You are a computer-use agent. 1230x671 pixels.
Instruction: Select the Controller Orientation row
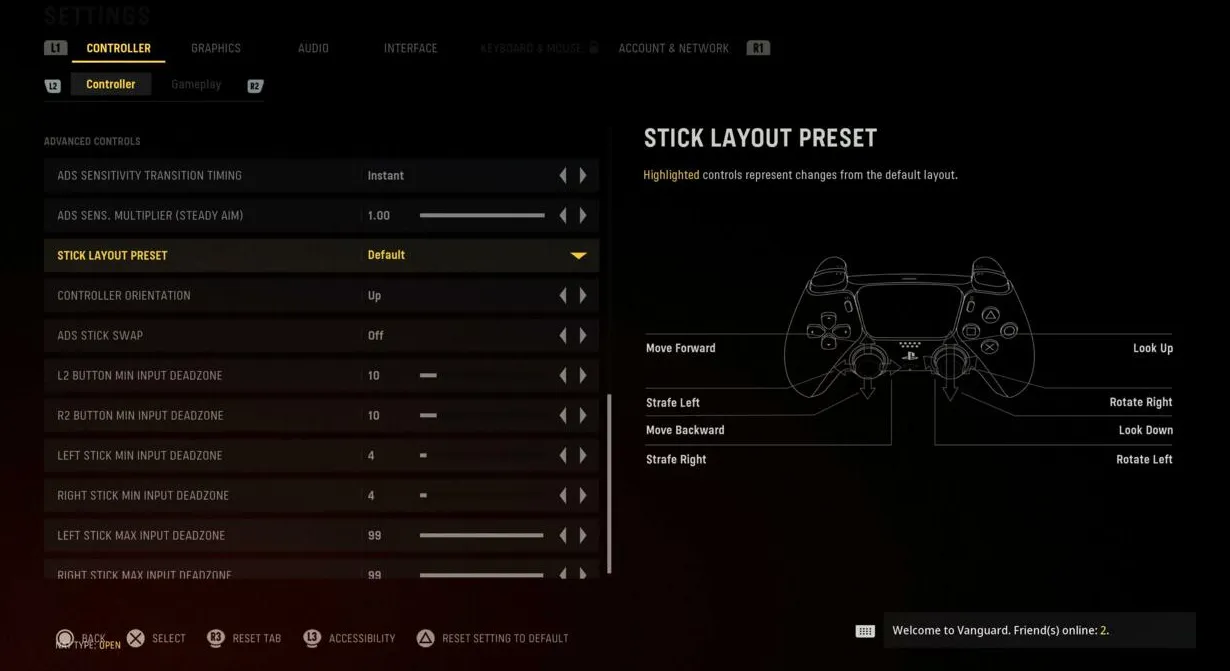tap(200, 296)
